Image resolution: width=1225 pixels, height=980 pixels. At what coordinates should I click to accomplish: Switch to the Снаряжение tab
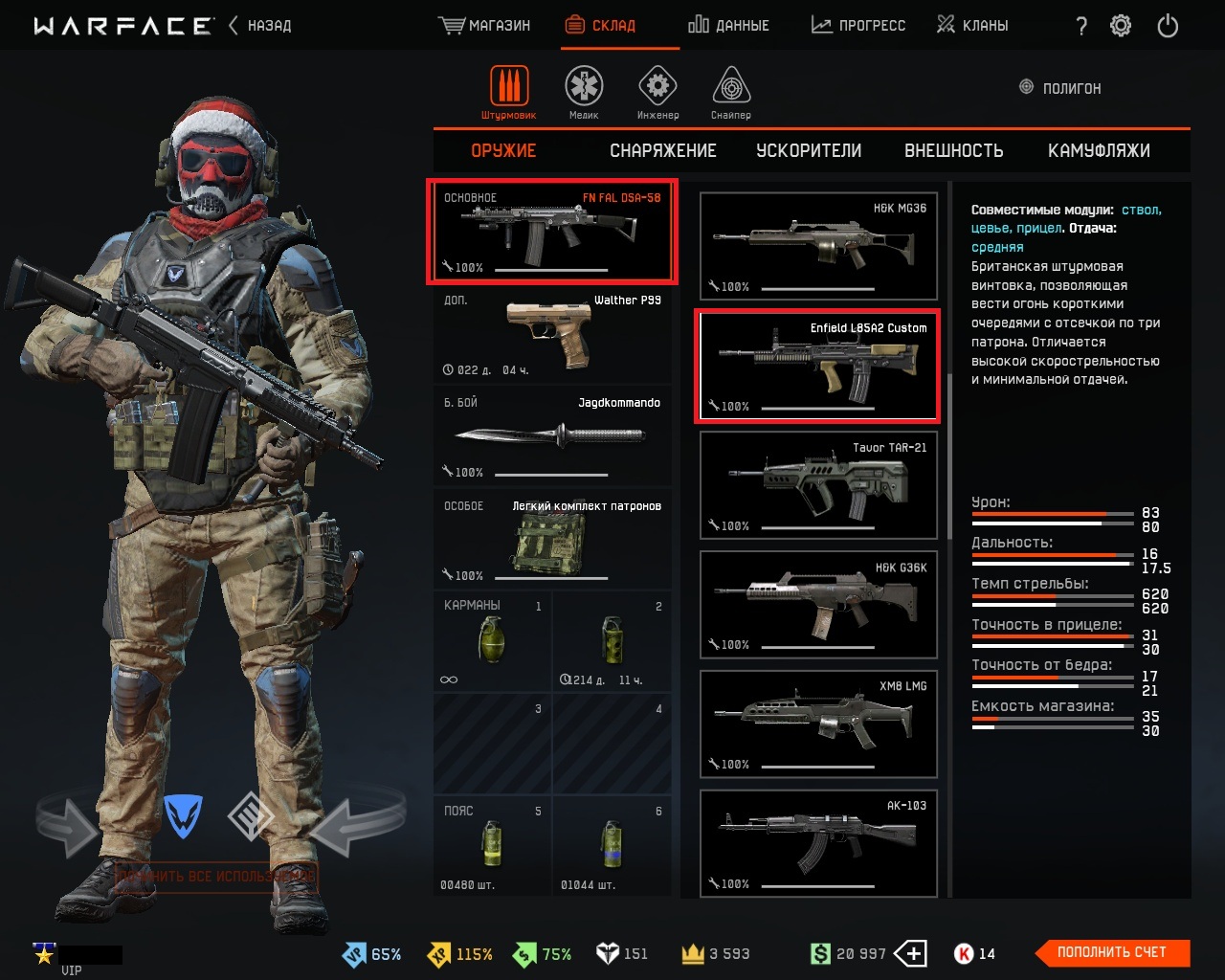663,150
